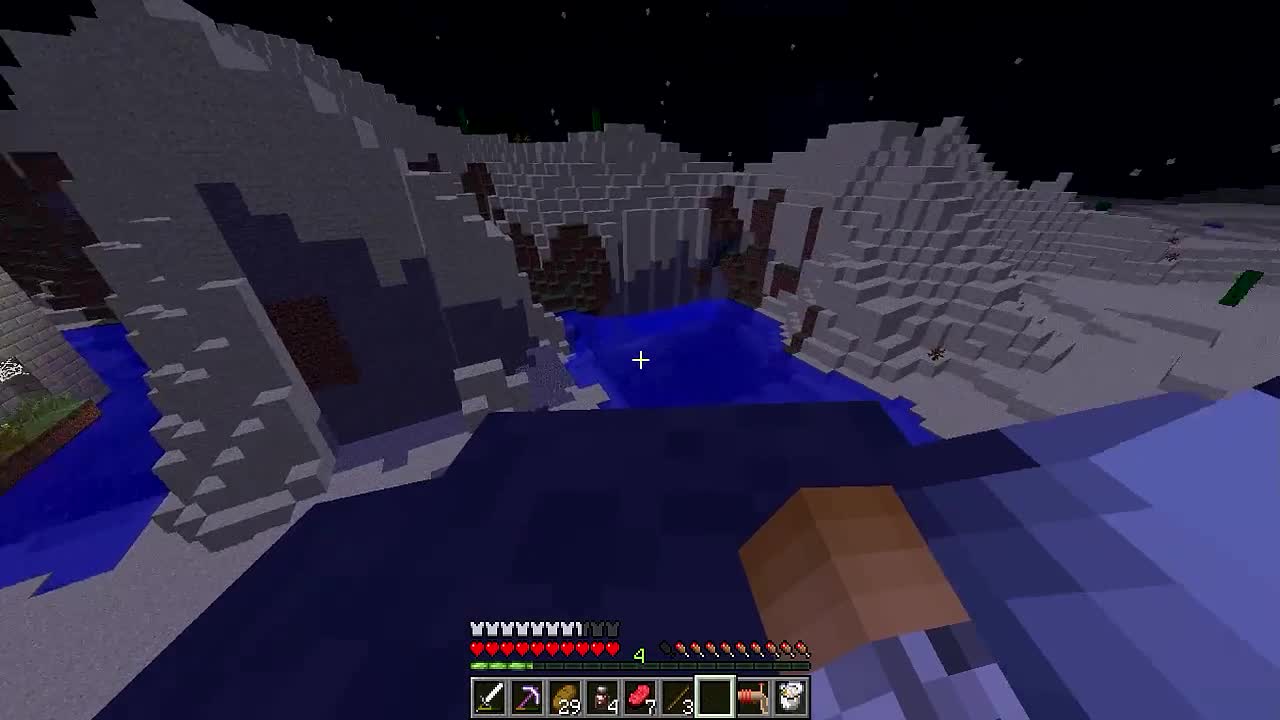Click the rightmost armor chestplate icon
The height and width of the screenshot is (720, 1280).
(614, 628)
